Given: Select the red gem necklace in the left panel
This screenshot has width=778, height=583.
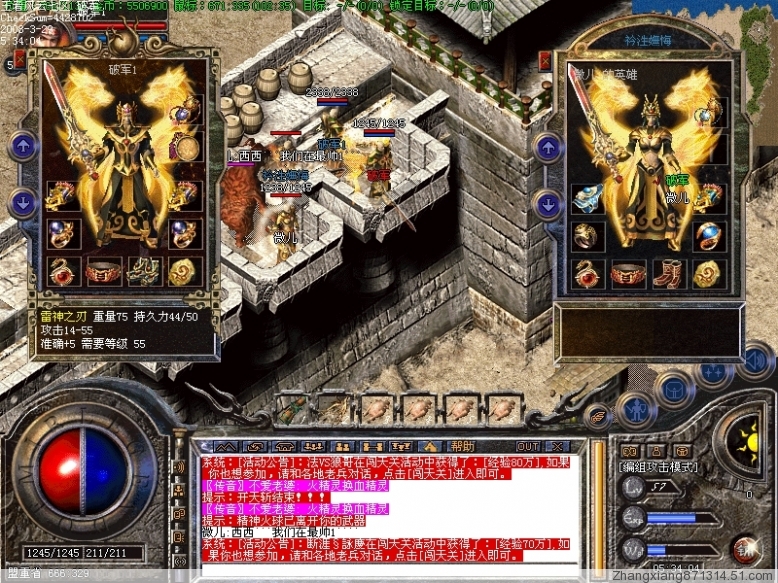Looking at the screenshot, I should pyautogui.click(x=60, y=271).
